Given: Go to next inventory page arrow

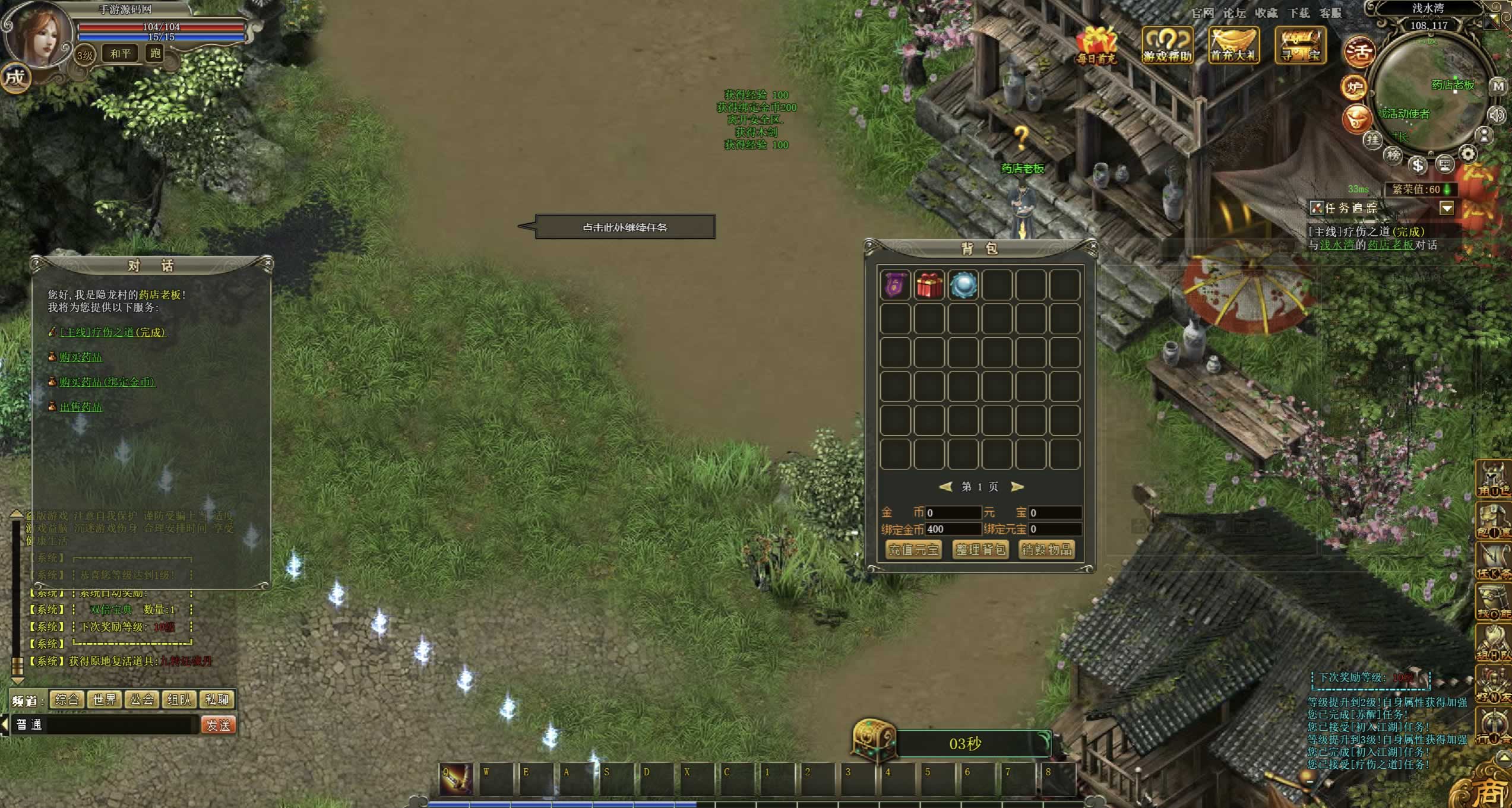Looking at the screenshot, I should (x=1017, y=487).
